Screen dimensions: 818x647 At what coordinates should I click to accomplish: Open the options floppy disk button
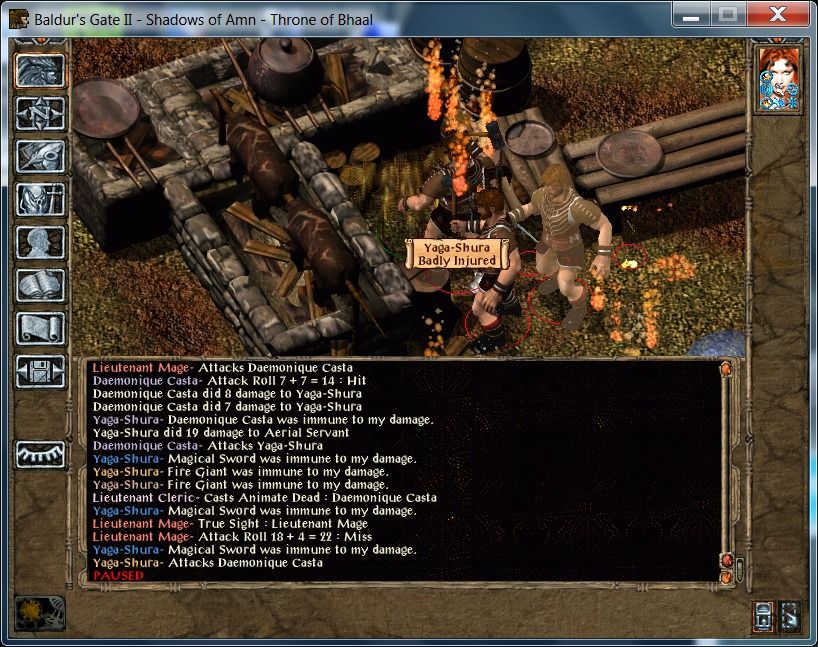point(40,371)
